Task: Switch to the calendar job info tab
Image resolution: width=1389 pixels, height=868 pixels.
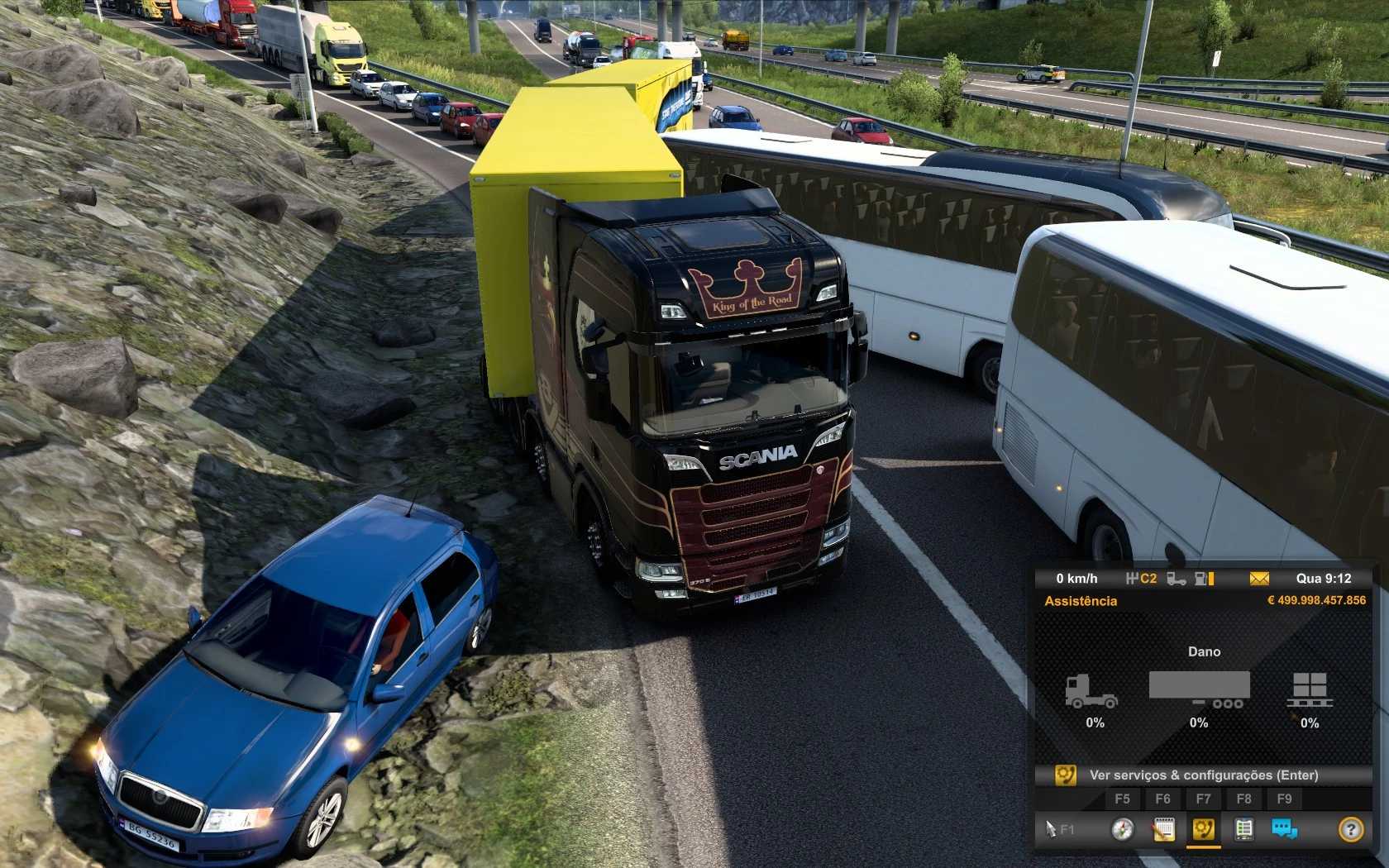Action: coord(1163,829)
